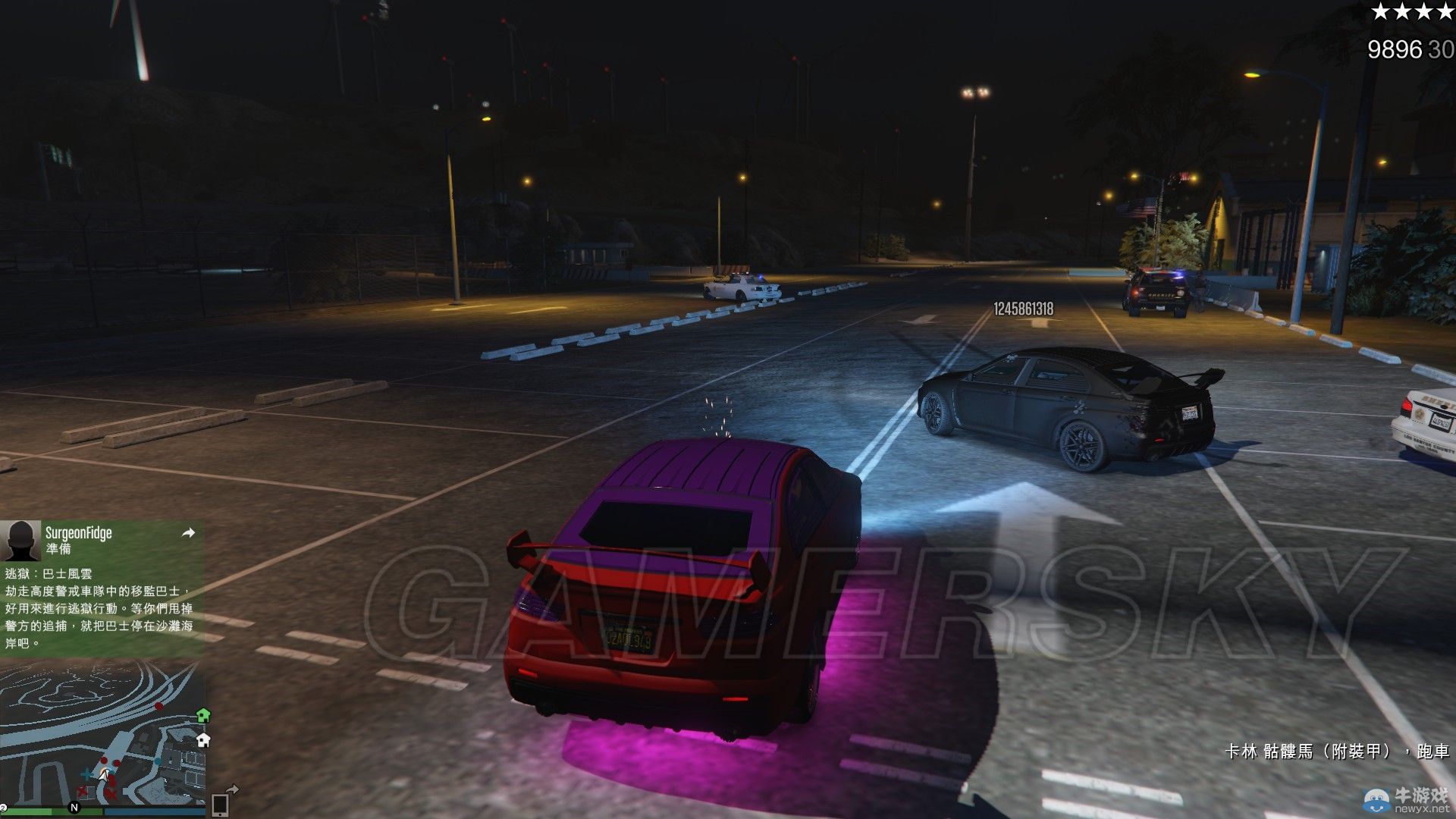The height and width of the screenshot is (819, 1456).
Task: Click the north 'N' compass indicator
Action: tap(74, 808)
